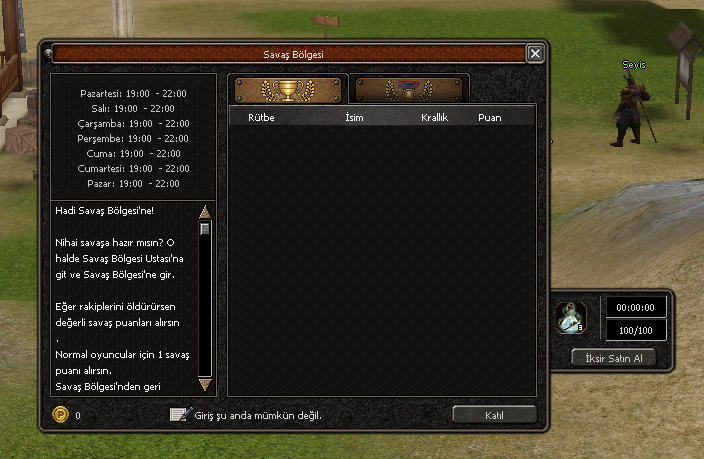Screen dimensions: 704x459
Task: Buy an elixir with İksir Satın Al
Action: click(x=614, y=358)
